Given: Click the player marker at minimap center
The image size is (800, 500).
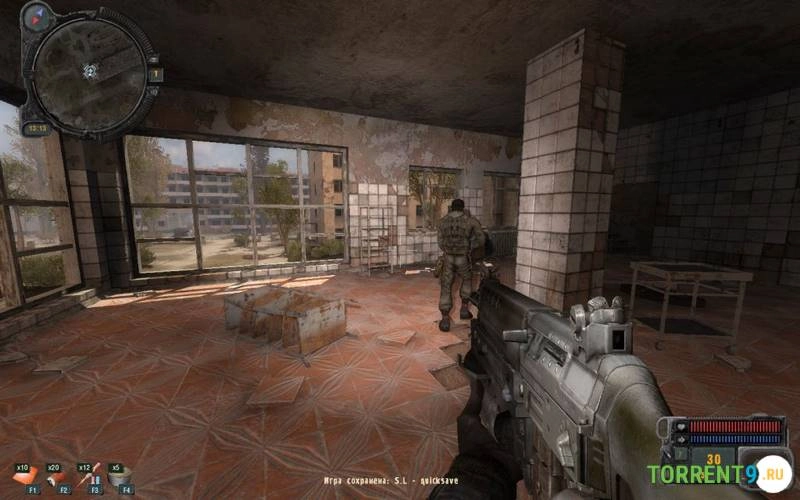Looking at the screenshot, I should pyautogui.click(x=90, y=70).
